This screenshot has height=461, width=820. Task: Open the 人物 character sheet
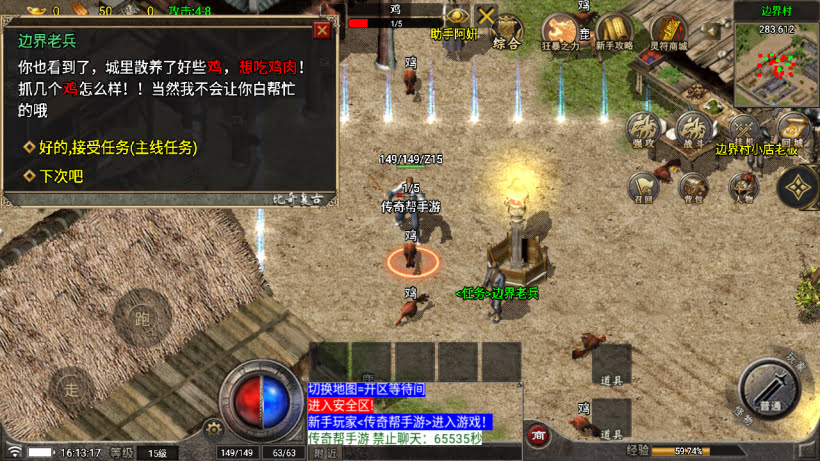click(x=742, y=186)
